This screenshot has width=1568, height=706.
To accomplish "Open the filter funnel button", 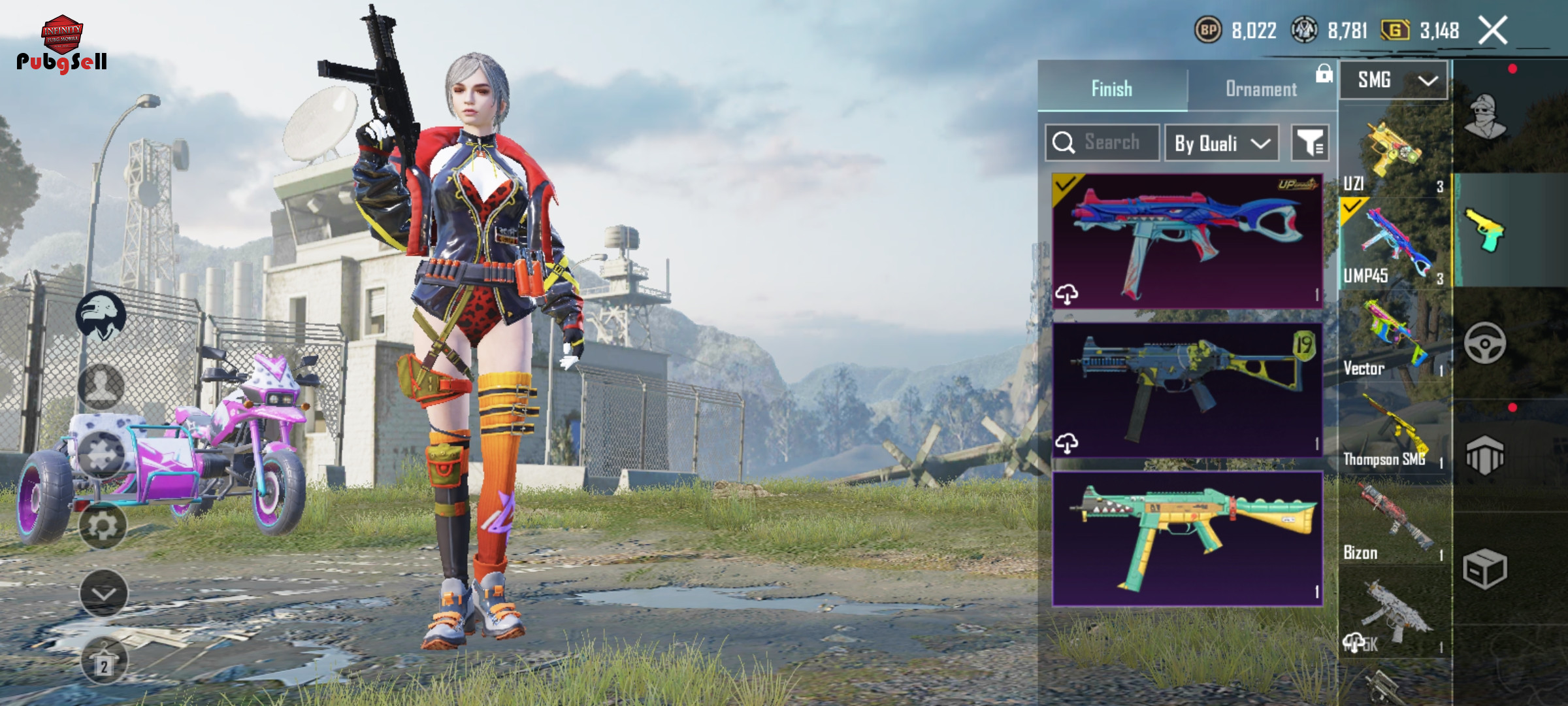I will 1310,143.
